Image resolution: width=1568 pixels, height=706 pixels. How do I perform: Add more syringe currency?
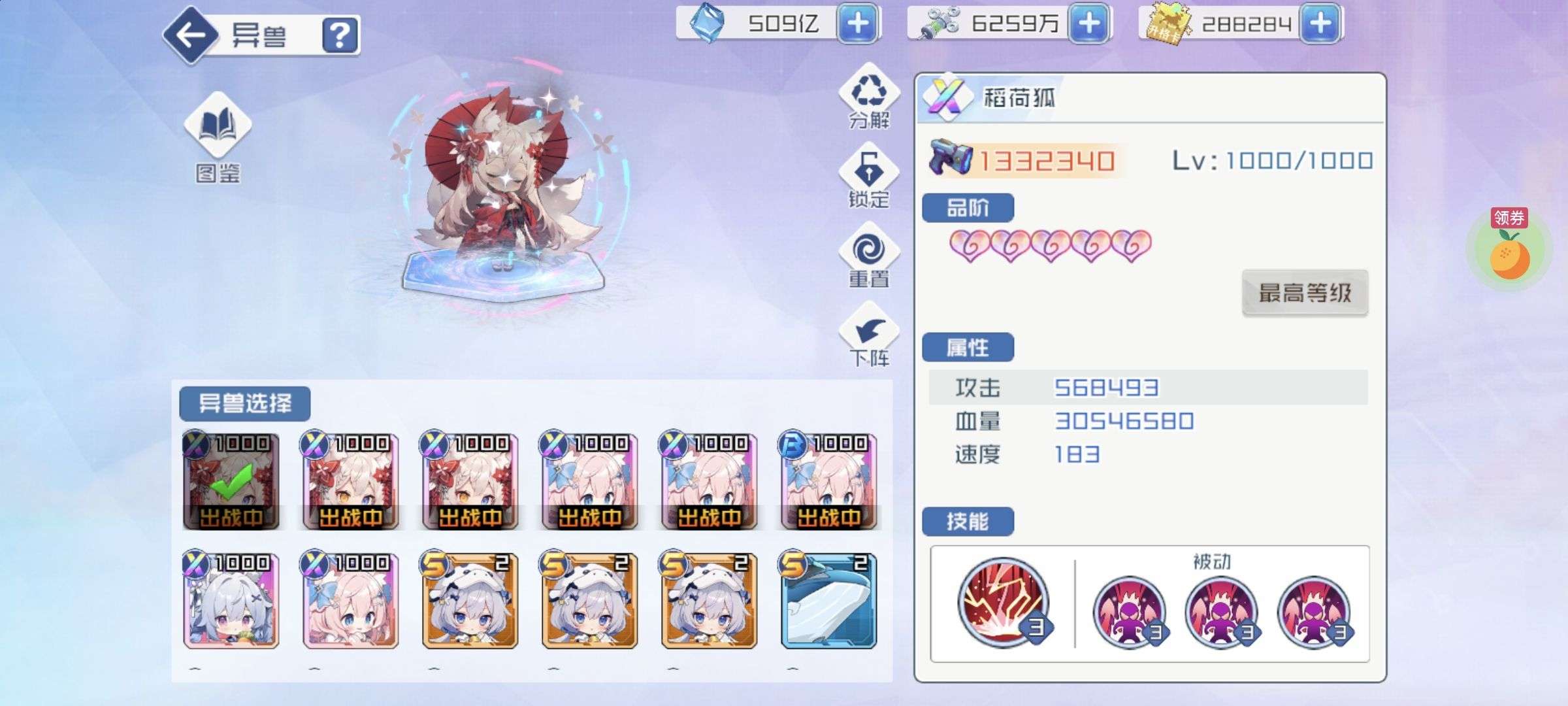tap(1088, 24)
